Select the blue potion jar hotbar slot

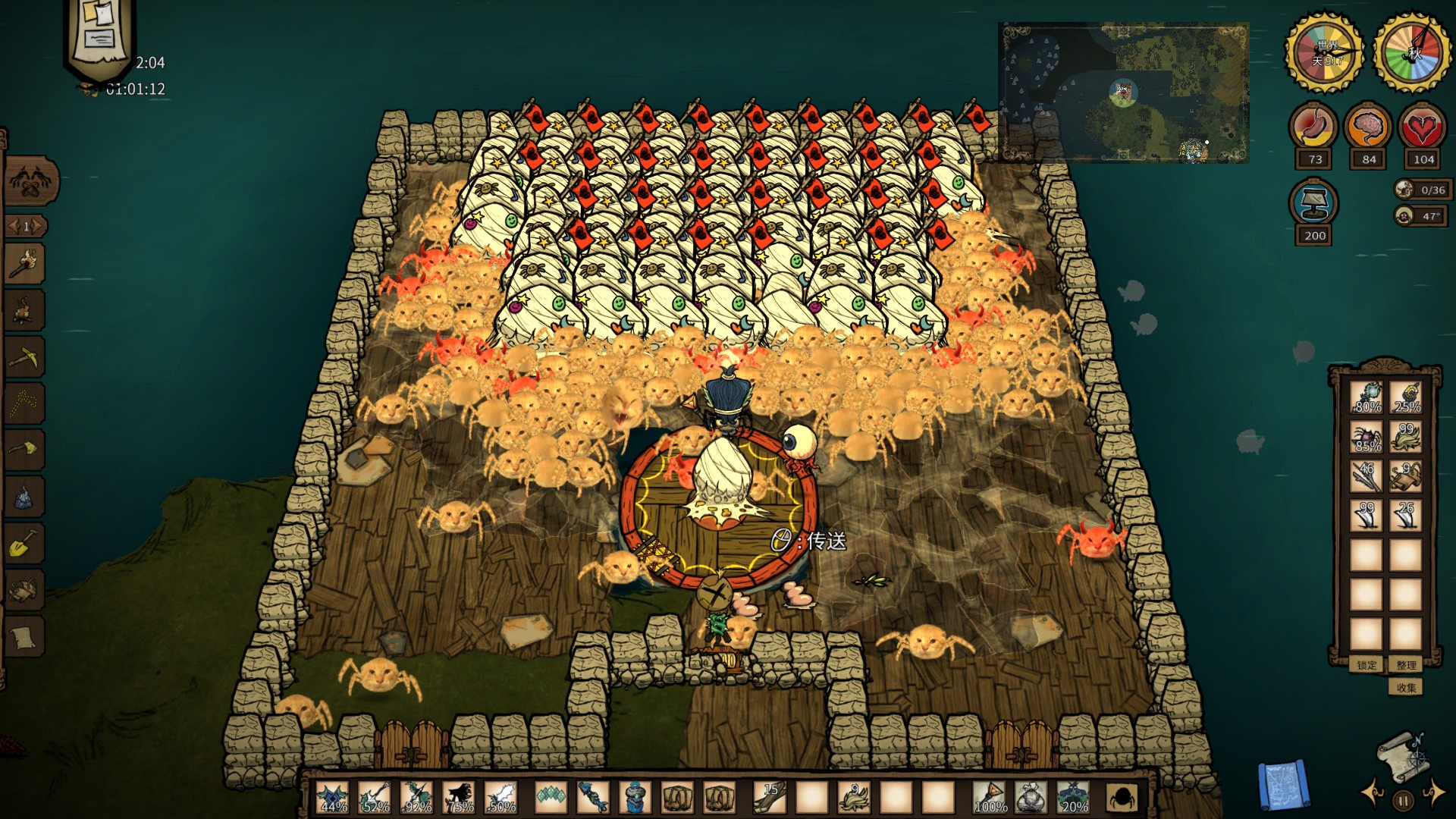tap(635, 798)
